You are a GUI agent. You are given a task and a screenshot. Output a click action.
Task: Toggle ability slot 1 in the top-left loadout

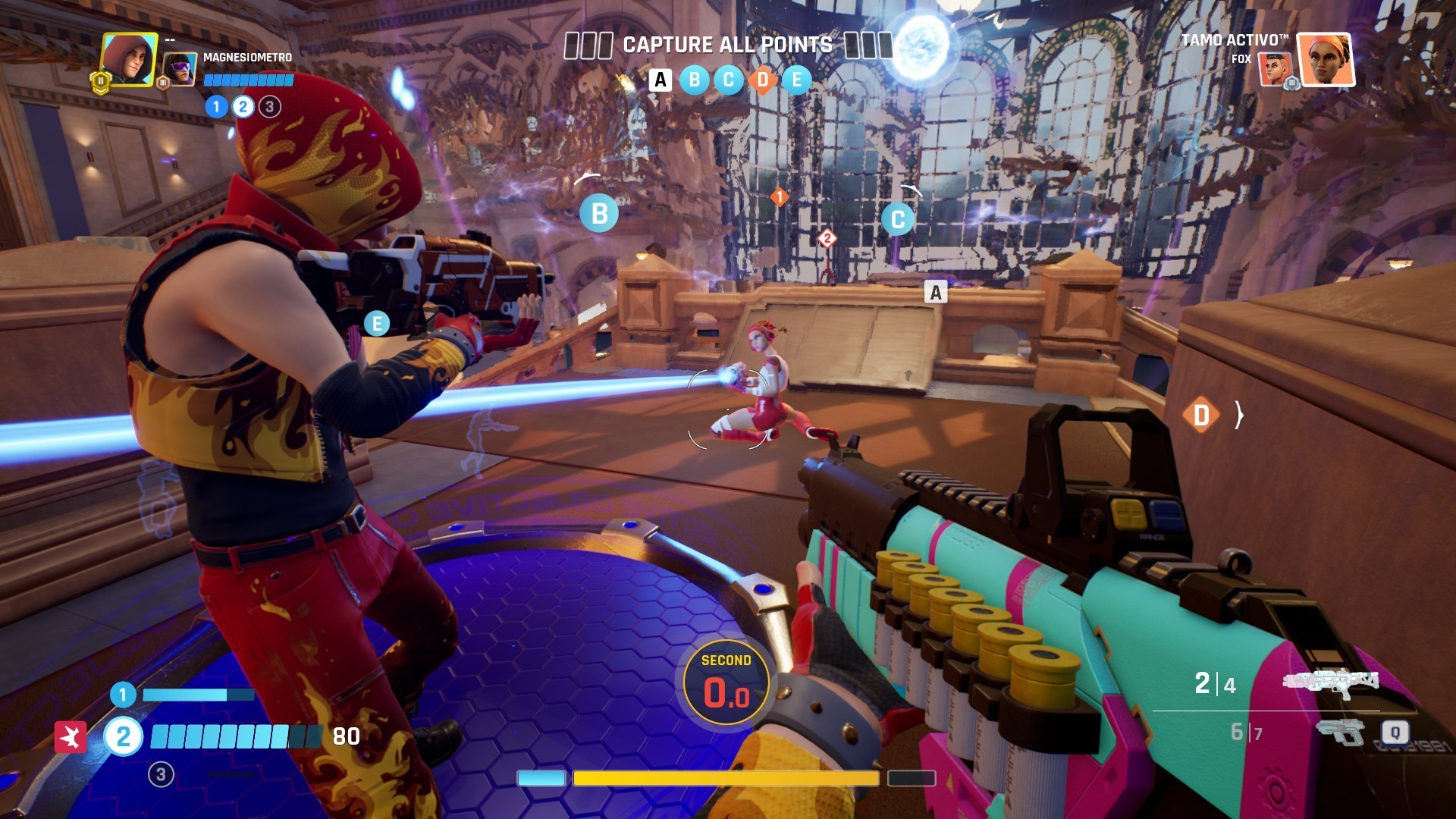(215, 107)
